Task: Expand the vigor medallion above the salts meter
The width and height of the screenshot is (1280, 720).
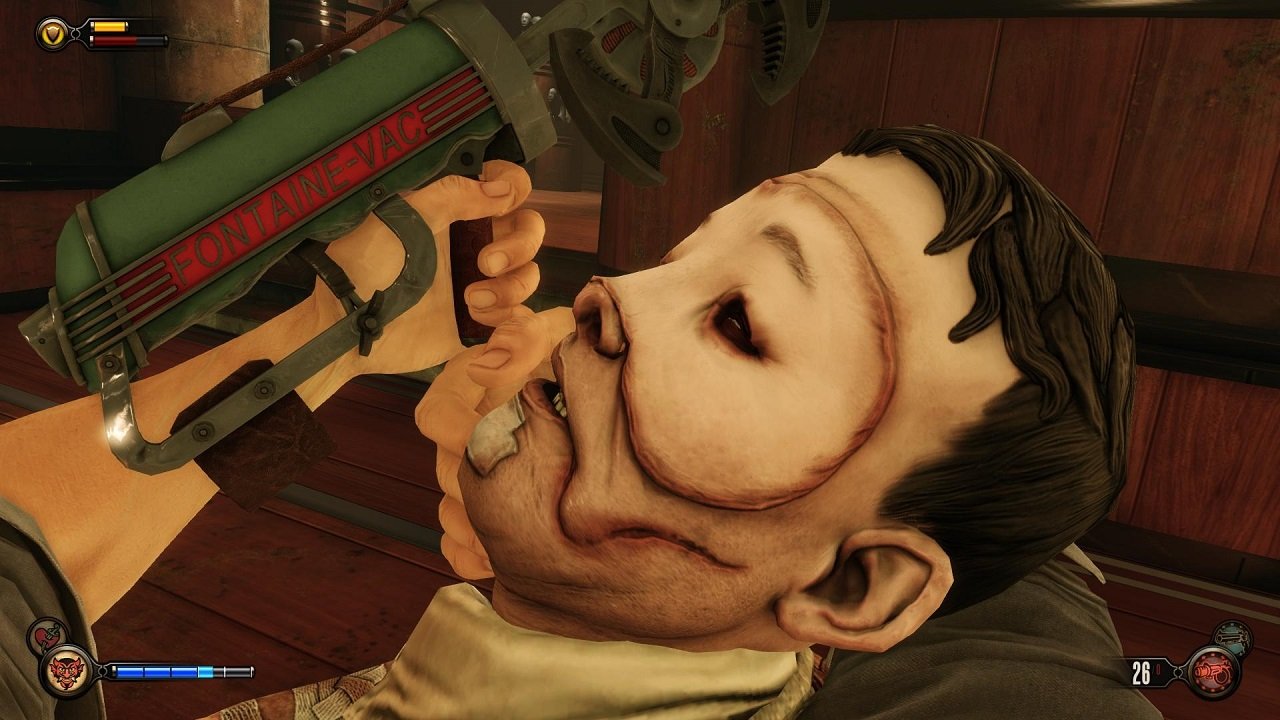Action: pos(67,673)
